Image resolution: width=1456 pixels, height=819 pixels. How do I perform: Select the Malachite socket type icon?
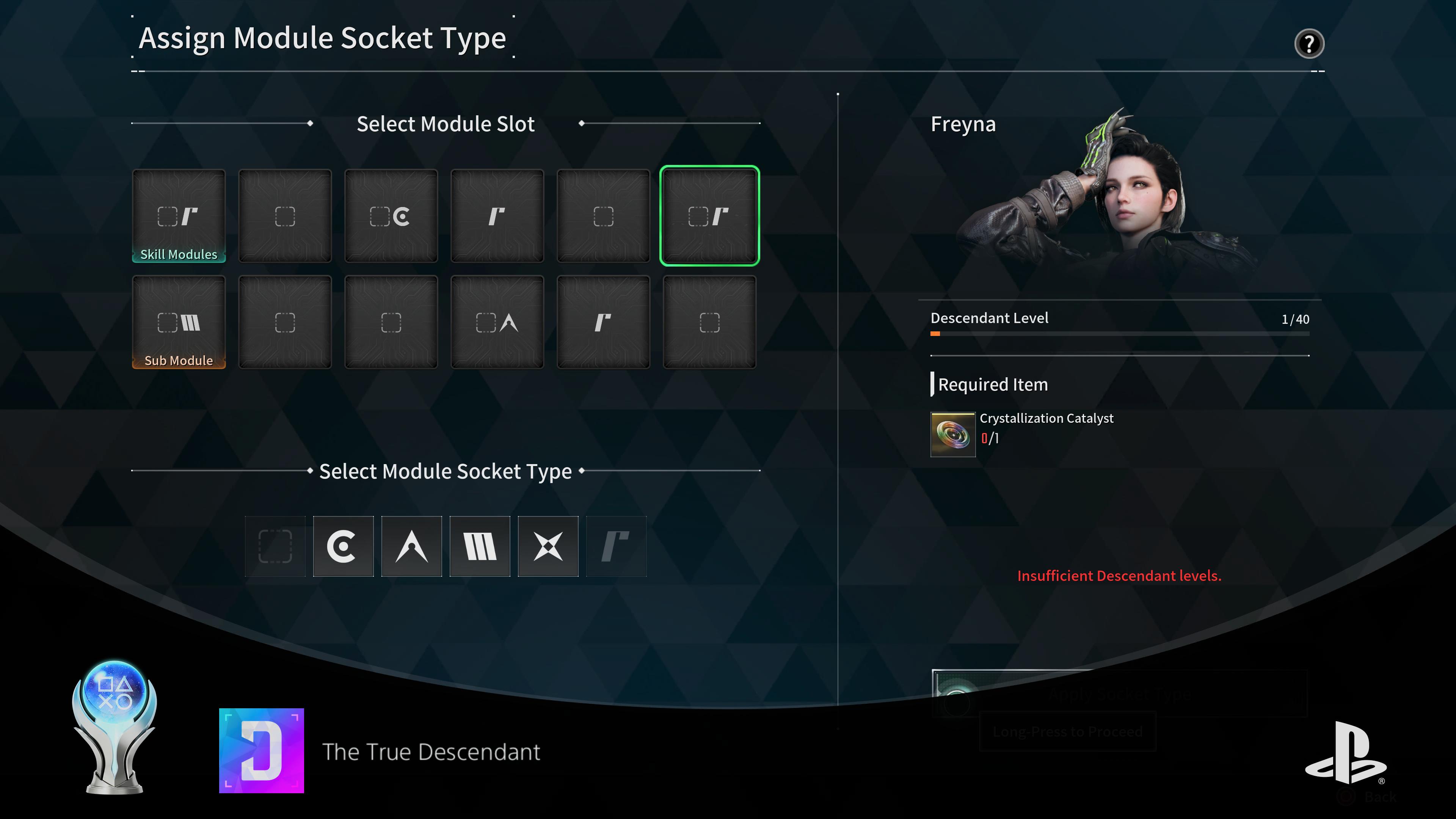479,546
